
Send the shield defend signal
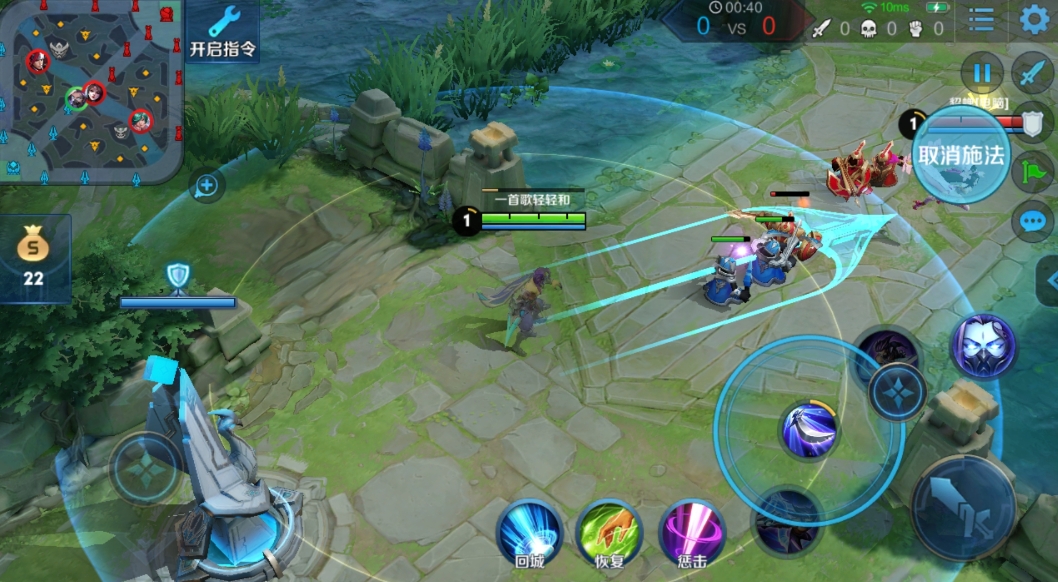[1032, 121]
